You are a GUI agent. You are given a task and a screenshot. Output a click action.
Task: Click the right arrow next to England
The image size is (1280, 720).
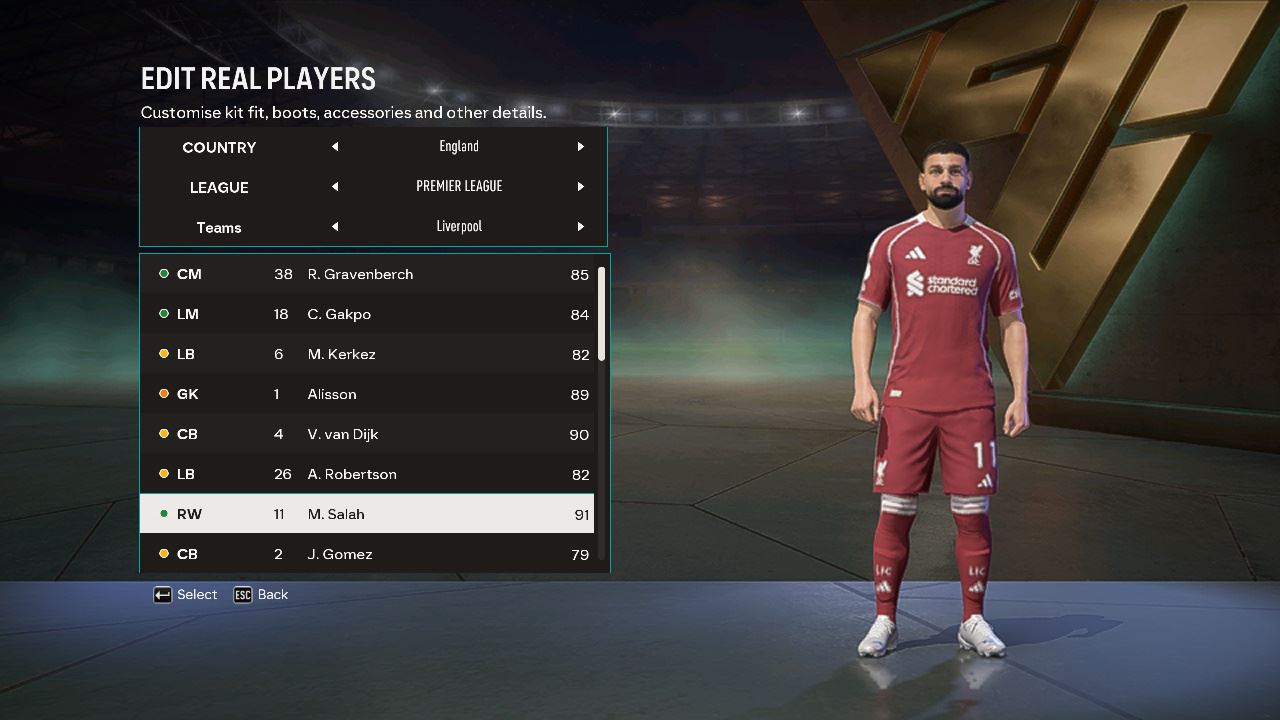click(580, 147)
